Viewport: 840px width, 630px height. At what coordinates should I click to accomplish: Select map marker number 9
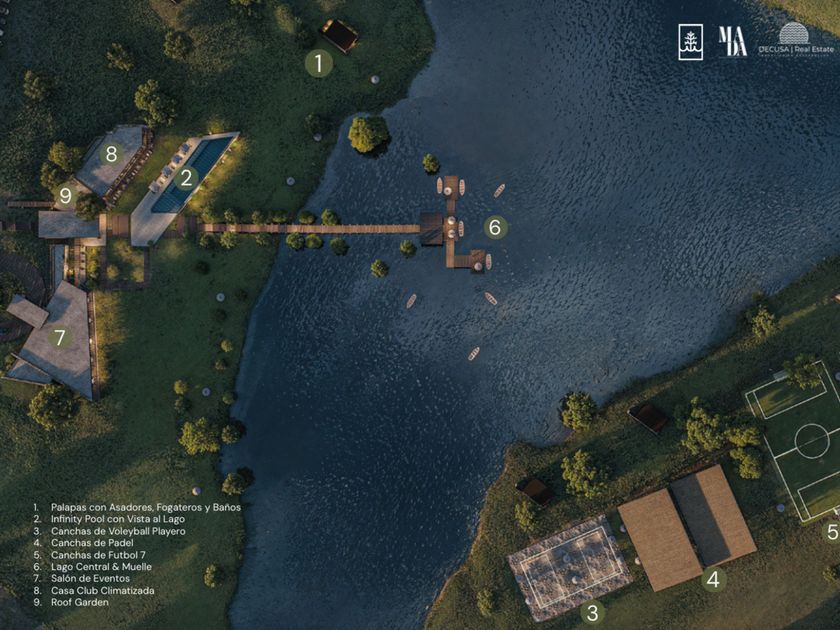(65, 196)
